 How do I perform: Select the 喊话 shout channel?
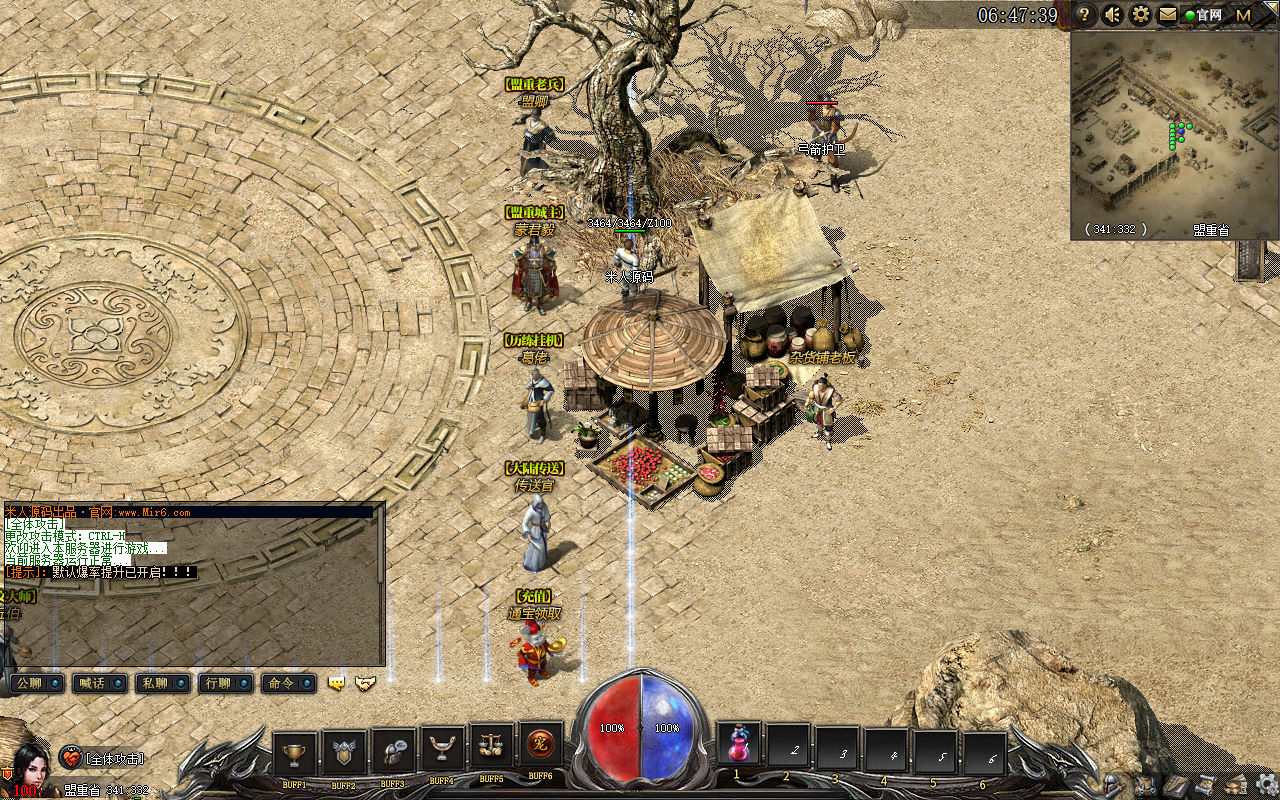(x=101, y=683)
